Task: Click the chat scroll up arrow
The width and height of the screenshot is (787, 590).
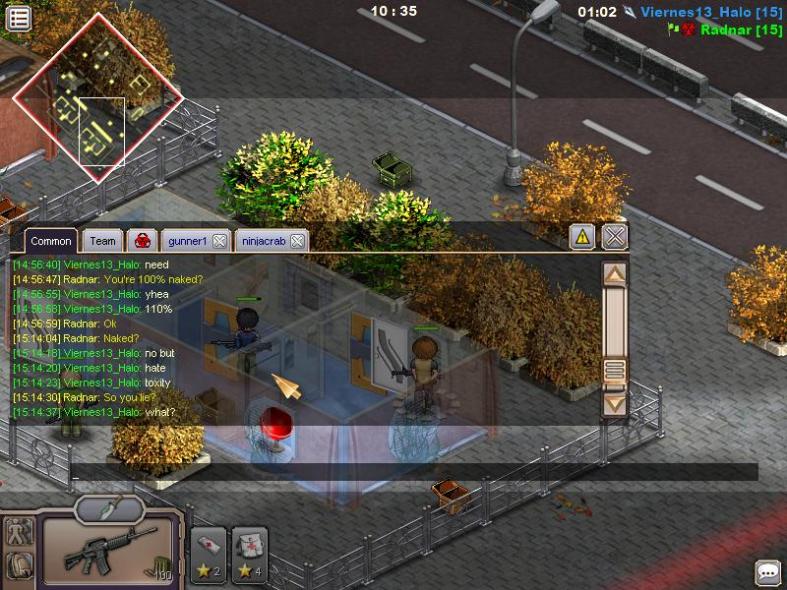Action: (615, 272)
